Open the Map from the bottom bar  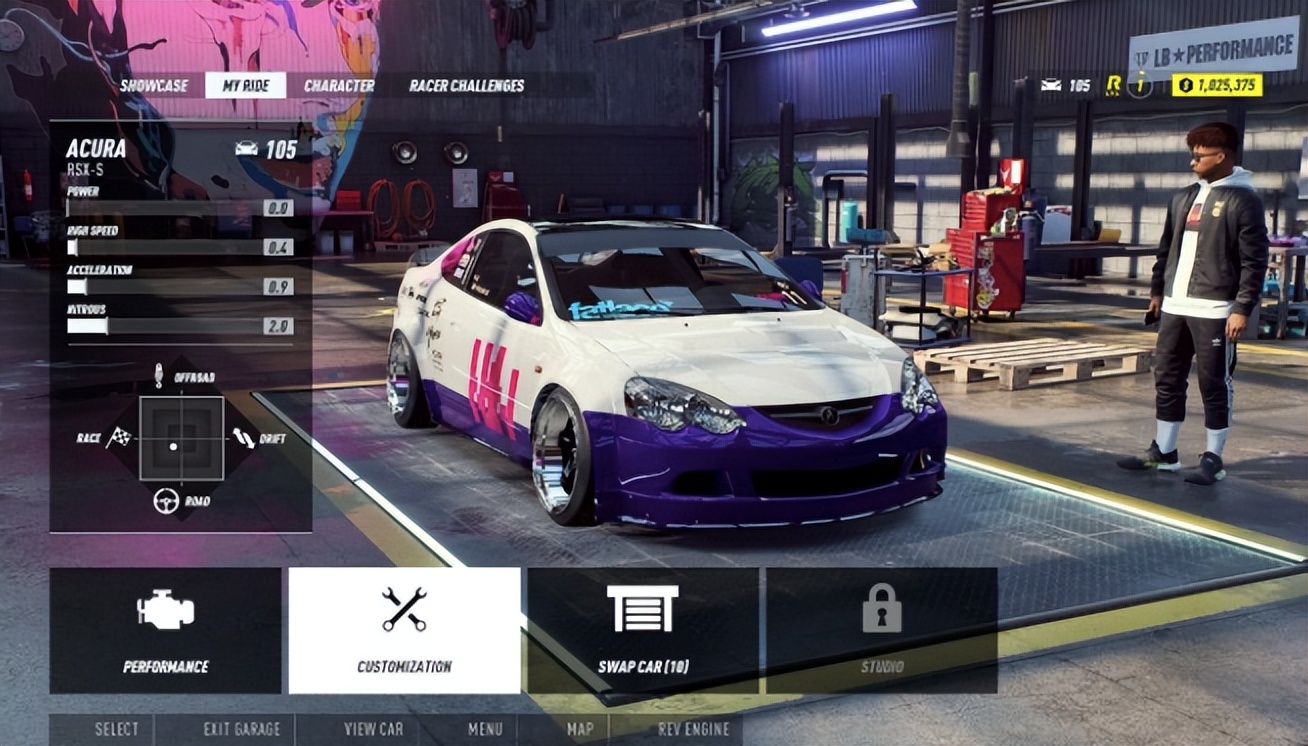click(580, 729)
